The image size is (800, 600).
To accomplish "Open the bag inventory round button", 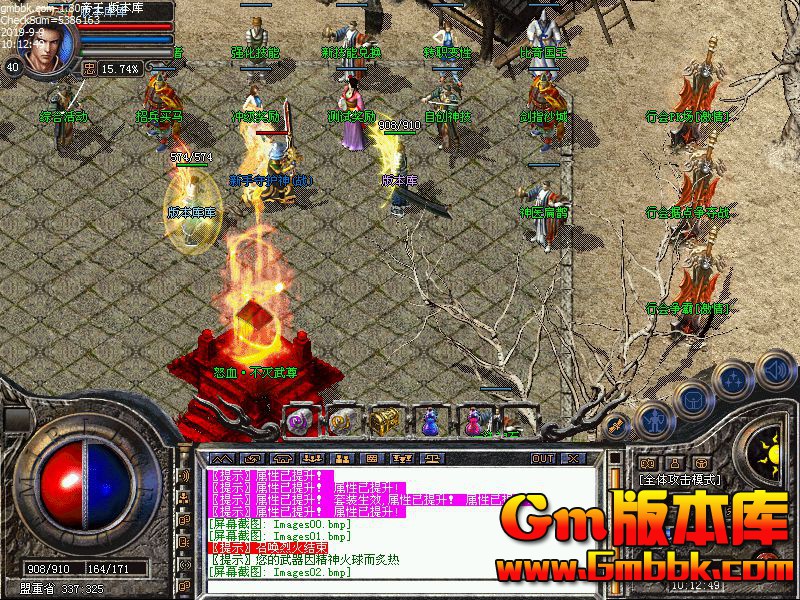I will pos(692,399).
